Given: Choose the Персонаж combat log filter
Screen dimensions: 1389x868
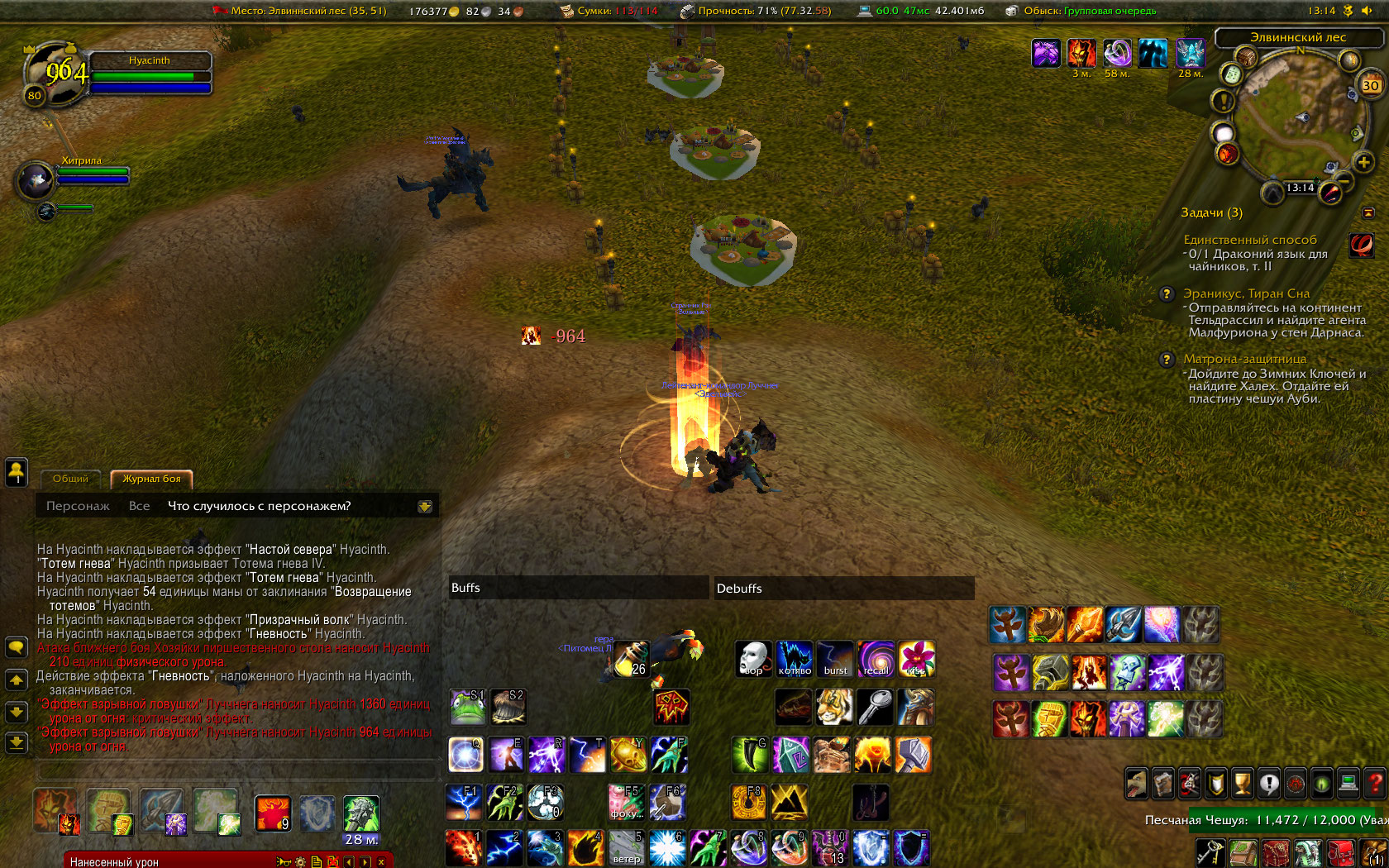Looking at the screenshot, I should click(78, 506).
